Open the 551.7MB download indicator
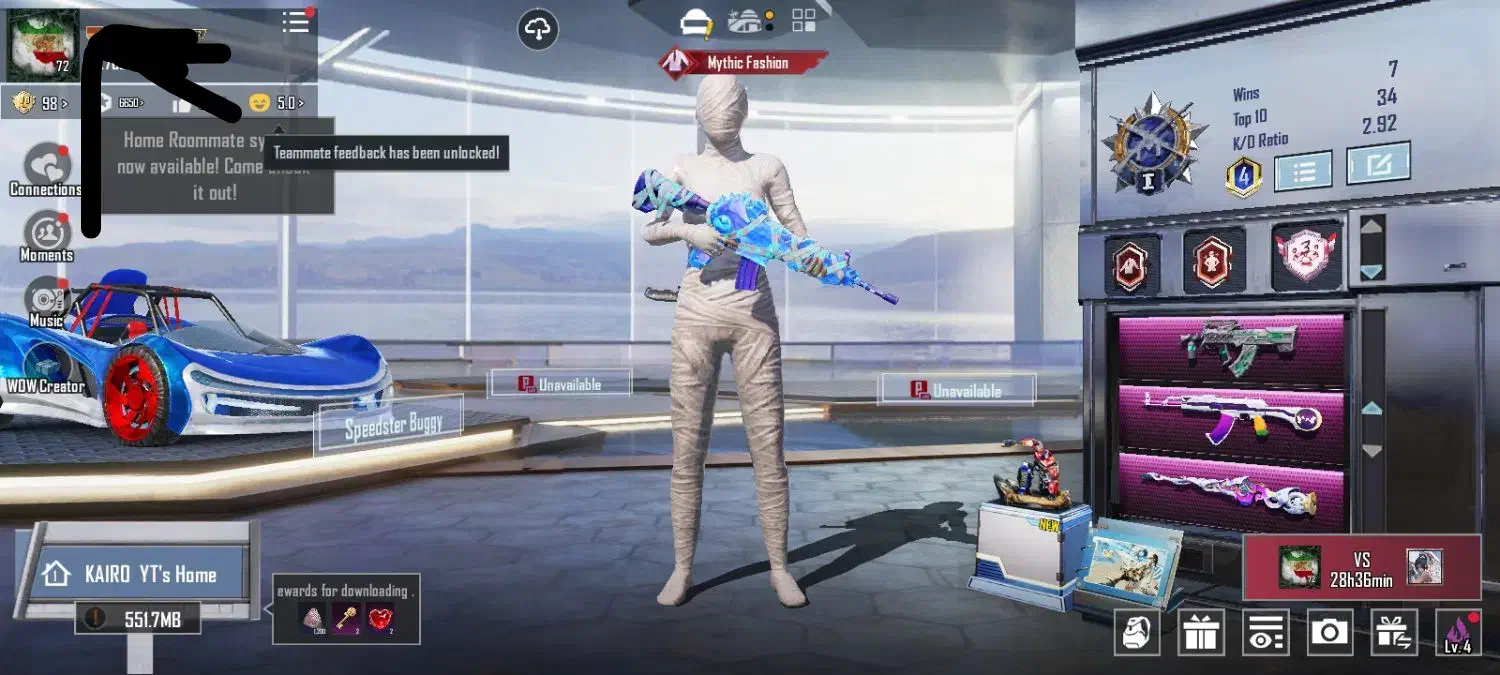The image size is (1500, 675). 139,619
